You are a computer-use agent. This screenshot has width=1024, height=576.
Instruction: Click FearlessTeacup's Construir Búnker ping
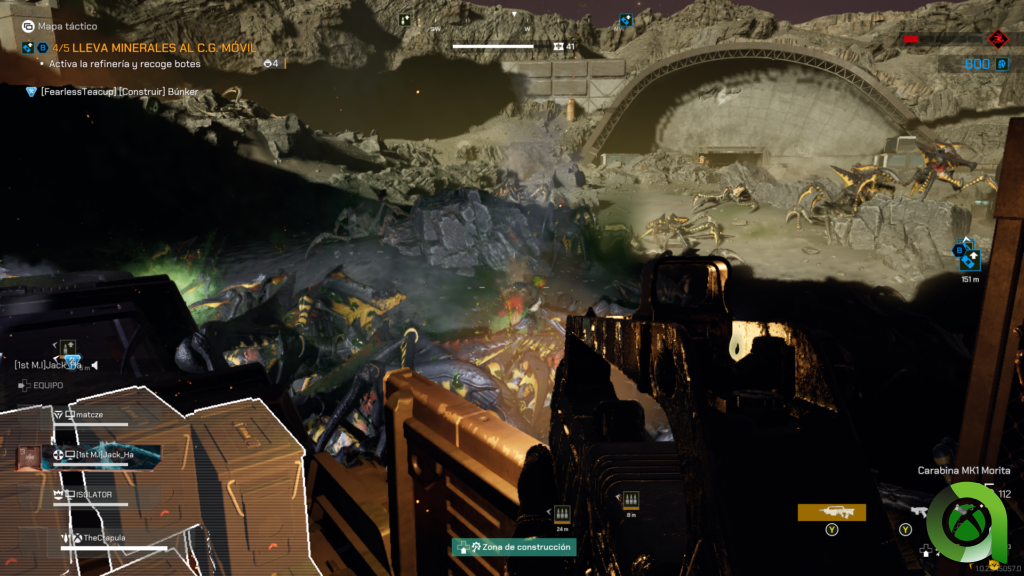[x=118, y=91]
